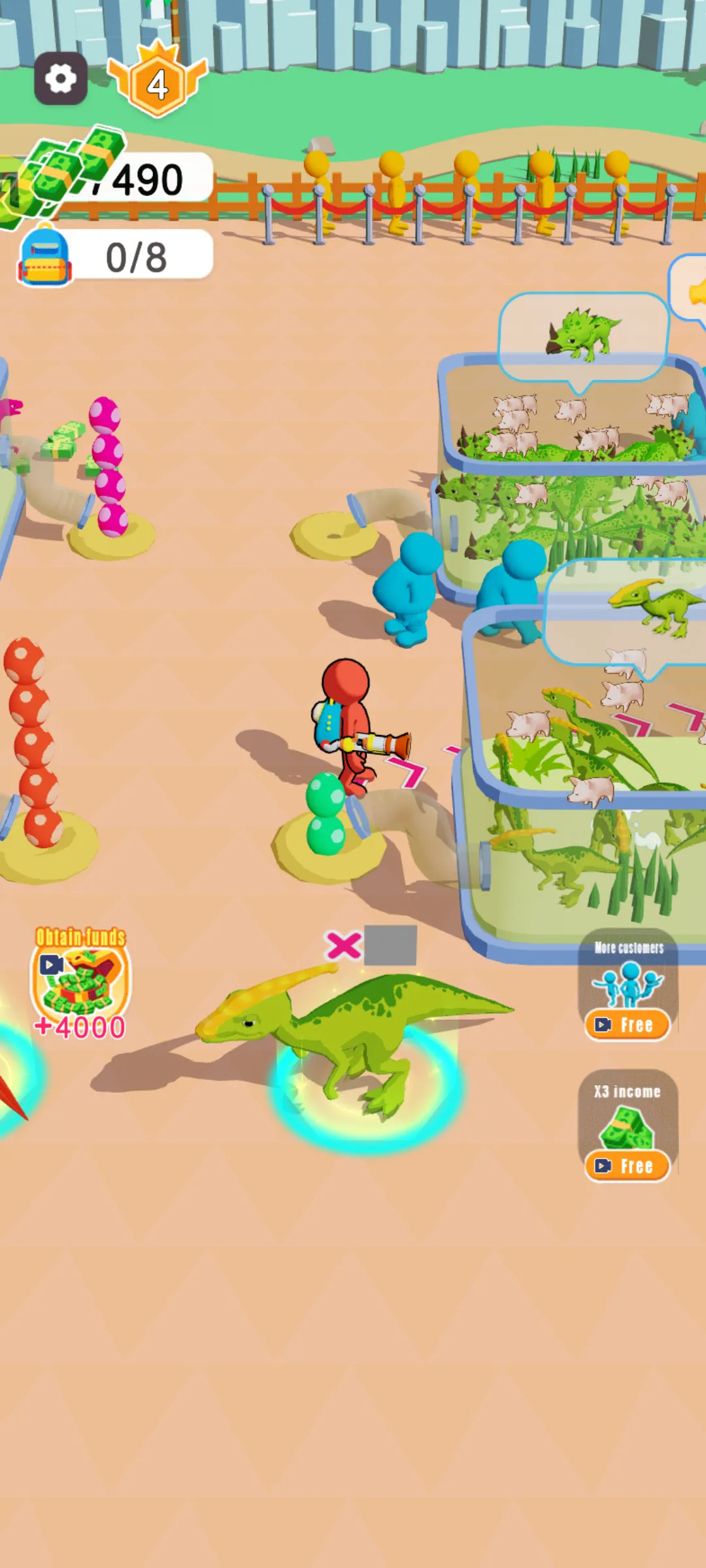
Task: Open the settings gear menu
Action: click(61, 79)
